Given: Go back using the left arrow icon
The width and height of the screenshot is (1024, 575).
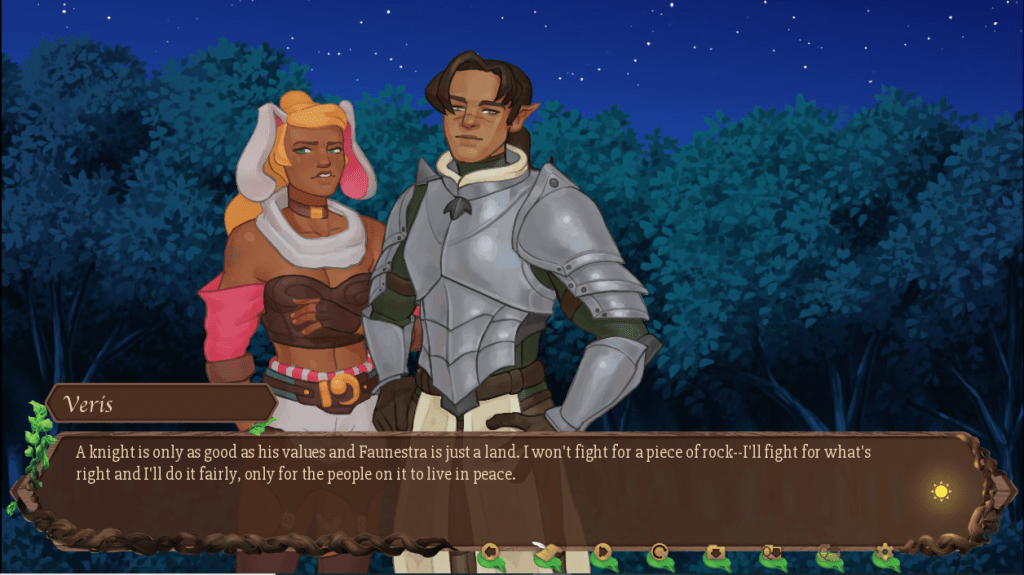Looking at the screenshot, I should pos(490,551).
